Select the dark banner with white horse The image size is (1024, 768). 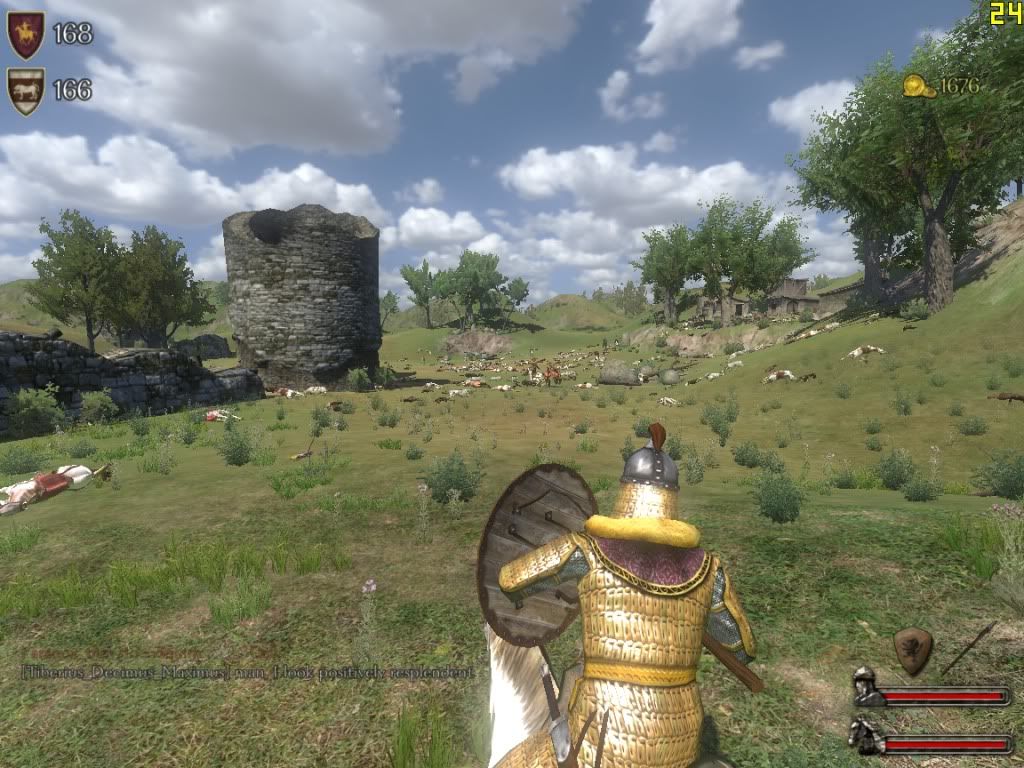click(x=25, y=90)
